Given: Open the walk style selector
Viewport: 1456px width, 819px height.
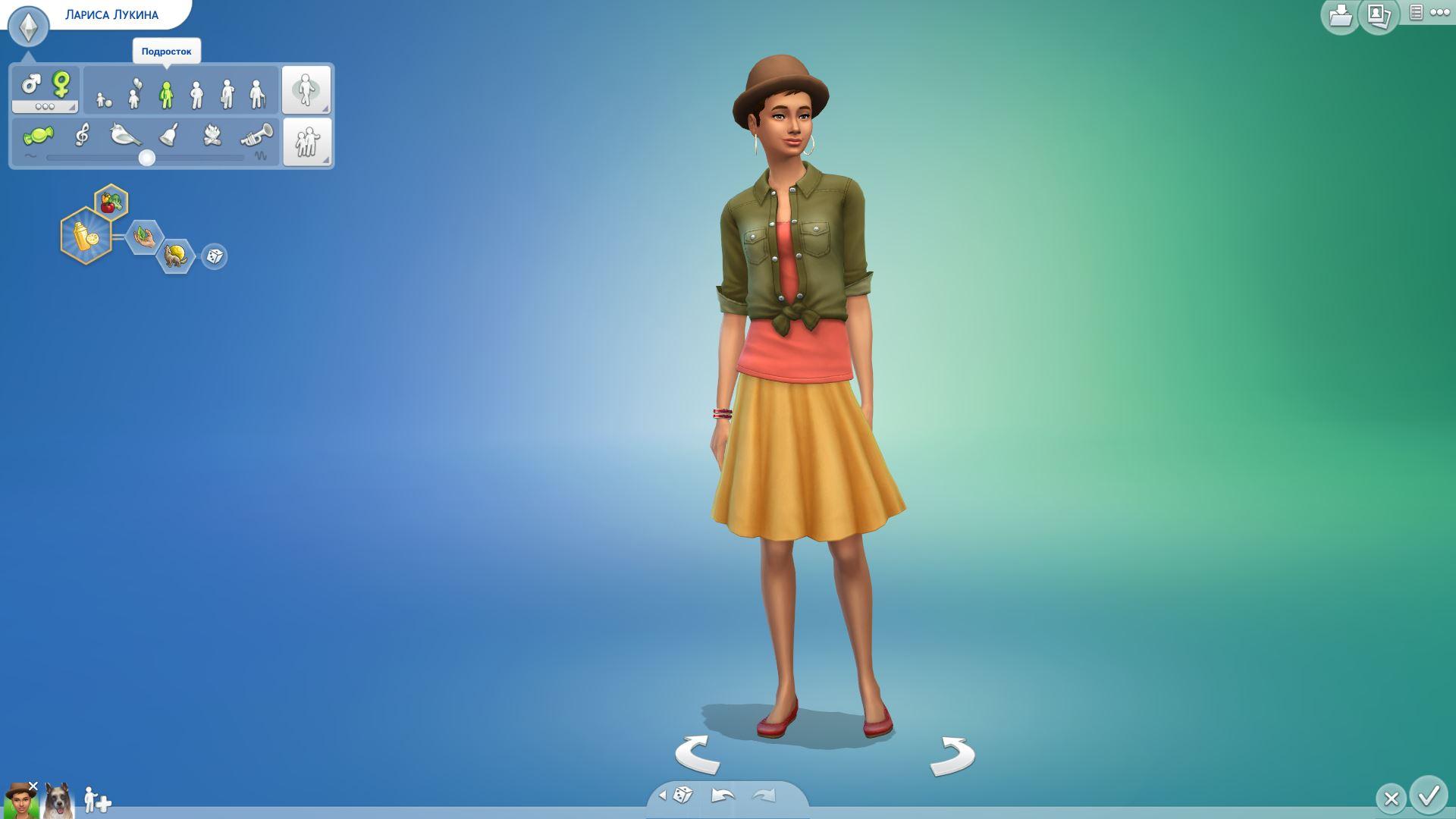Looking at the screenshot, I should 306,89.
